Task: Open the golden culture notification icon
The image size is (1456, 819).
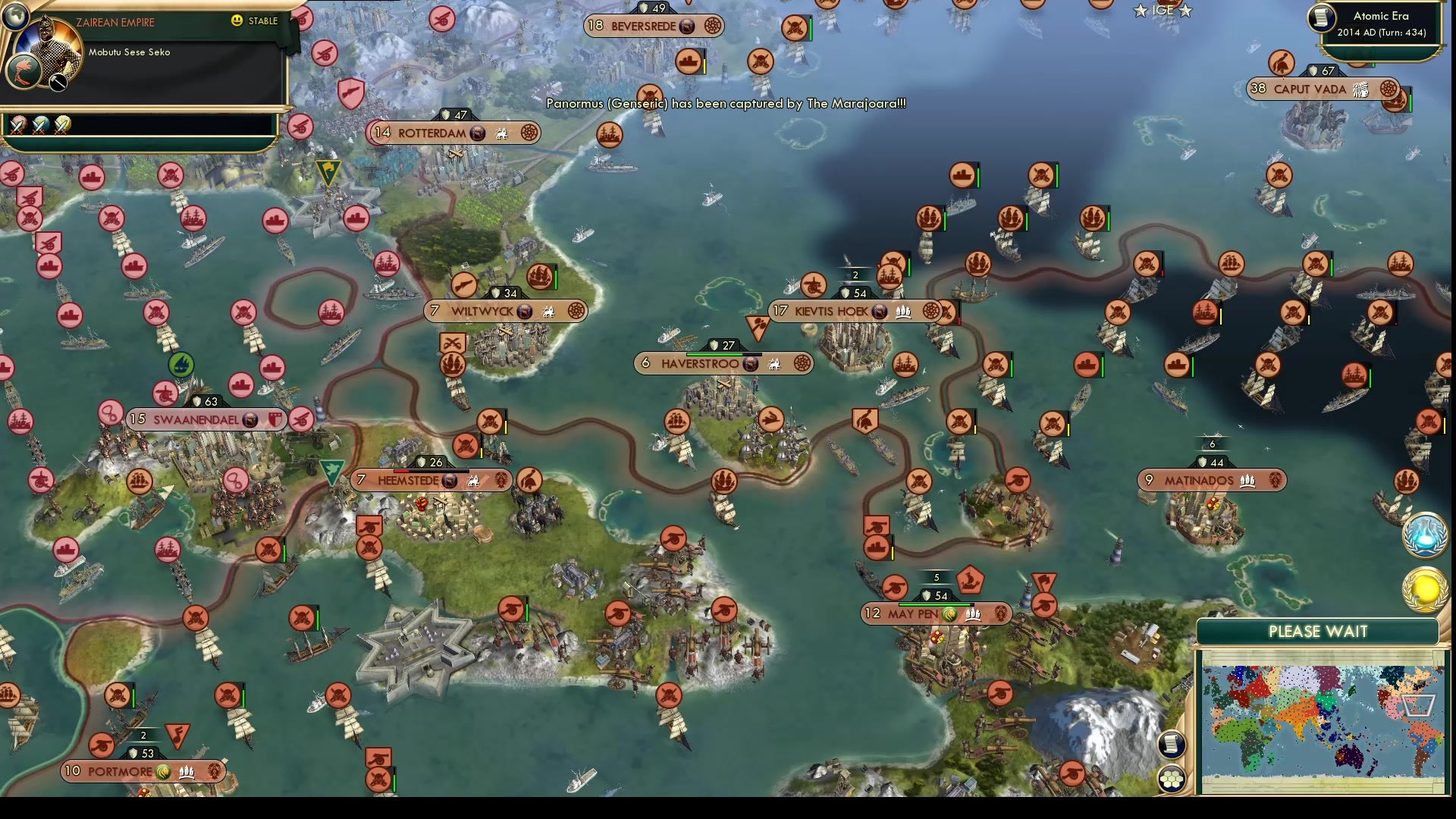Action: 1425,588
